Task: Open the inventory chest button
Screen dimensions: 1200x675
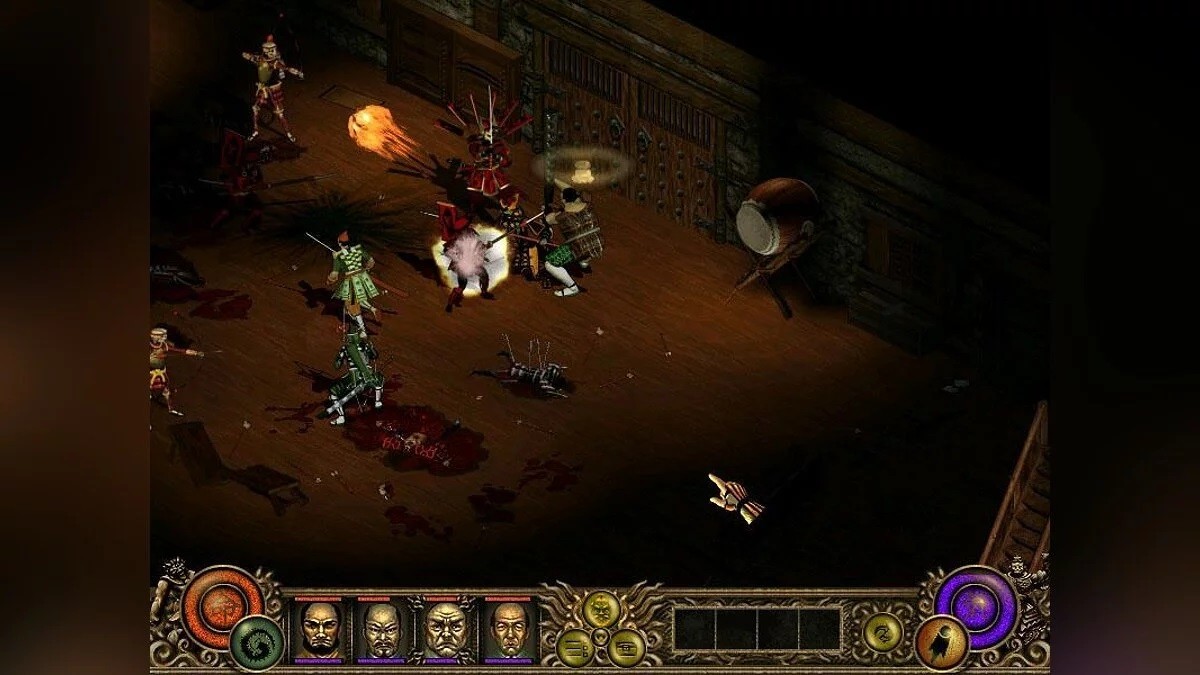Action: pyautogui.click(x=627, y=647)
